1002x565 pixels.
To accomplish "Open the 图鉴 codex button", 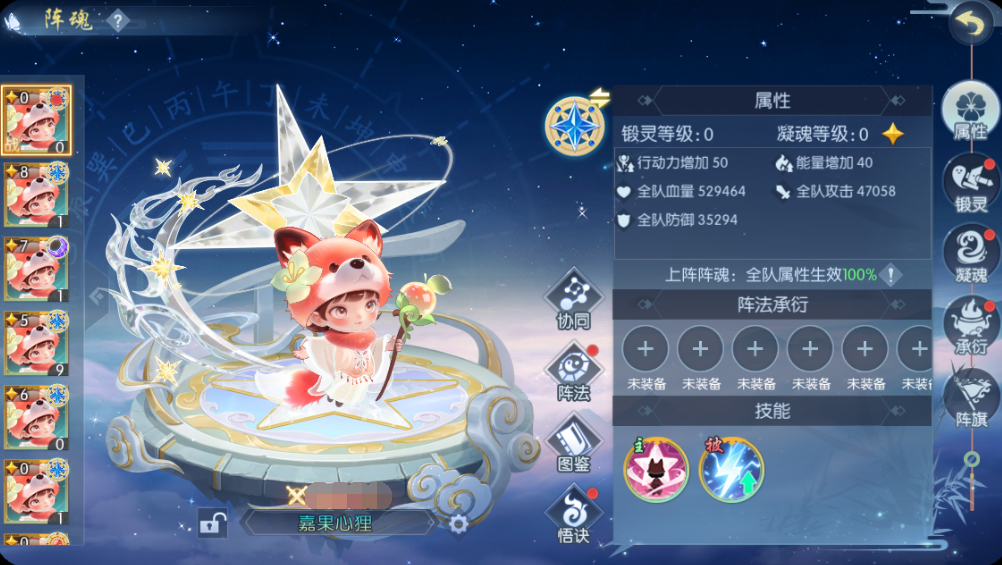I will point(574,443).
